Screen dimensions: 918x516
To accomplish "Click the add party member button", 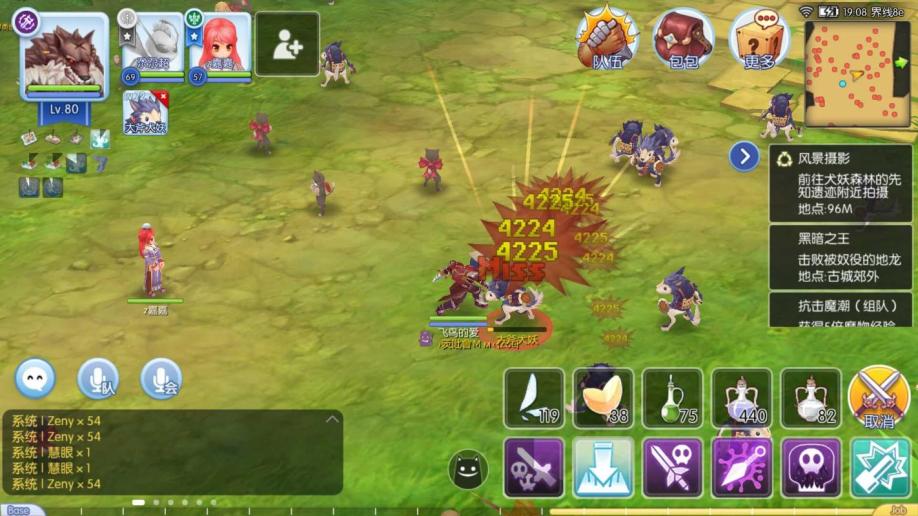I will pyautogui.click(x=287, y=44).
